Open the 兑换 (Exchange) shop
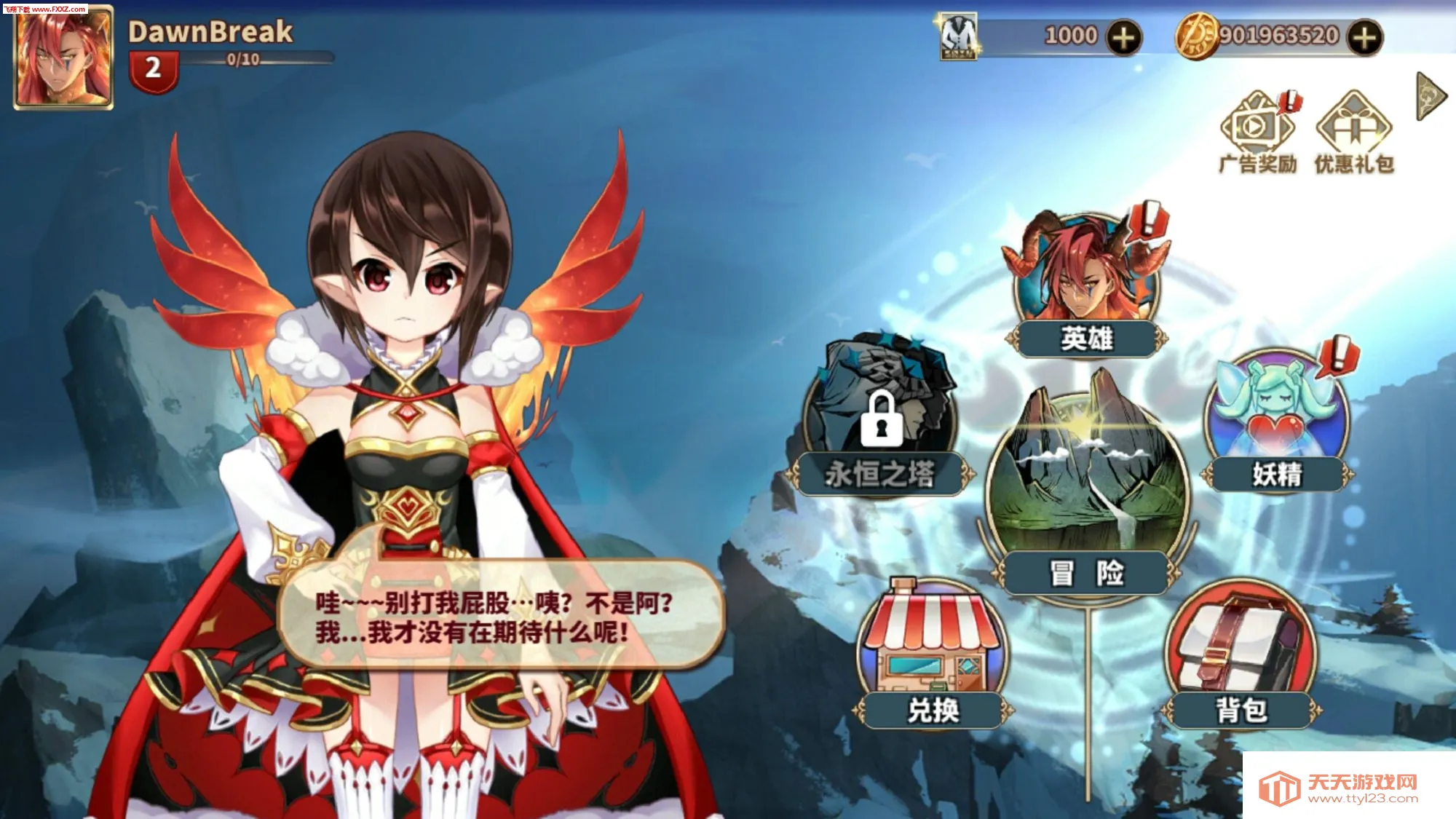1456x819 pixels. (932, 641)
